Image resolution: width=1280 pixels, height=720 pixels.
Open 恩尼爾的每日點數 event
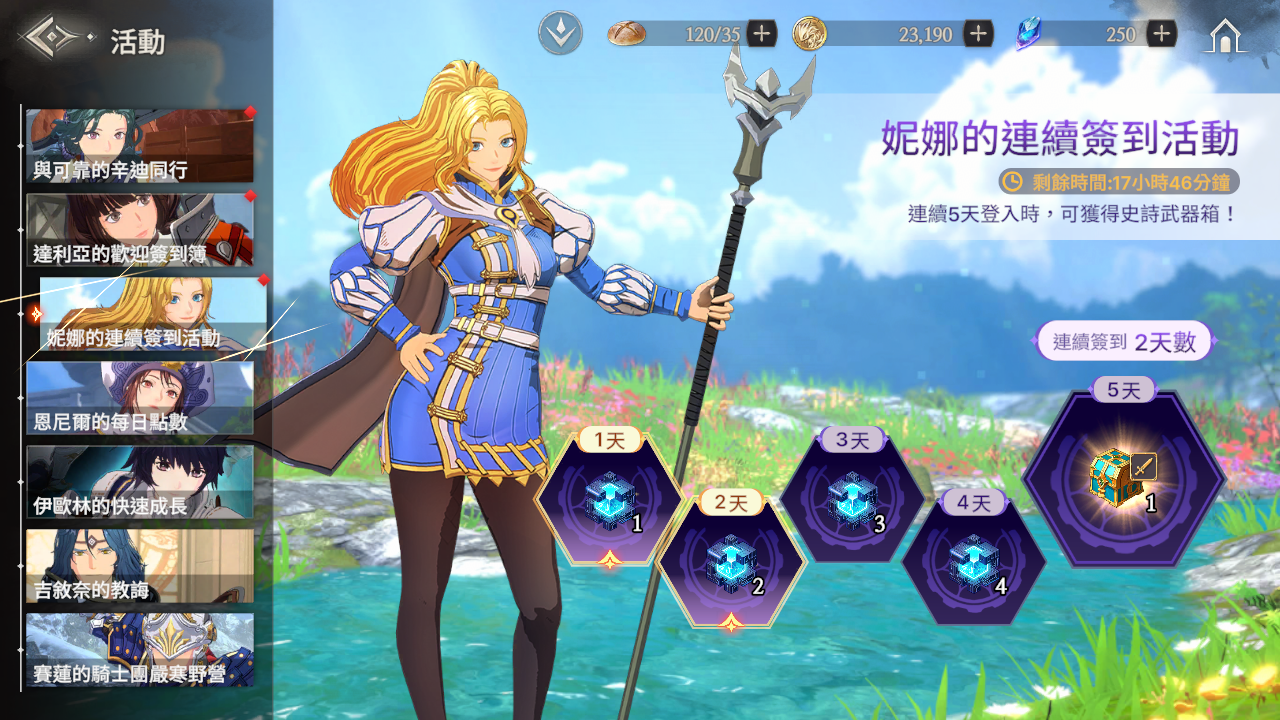pyautogui.click(x=139, y=398)
